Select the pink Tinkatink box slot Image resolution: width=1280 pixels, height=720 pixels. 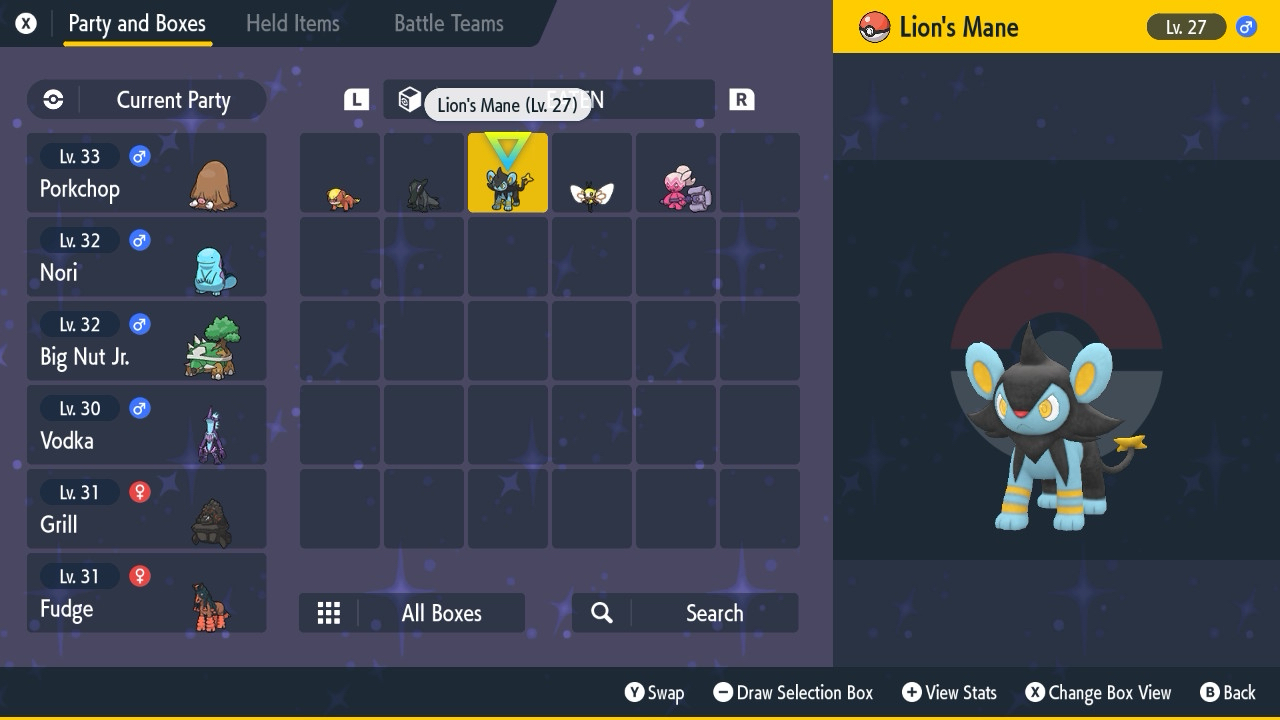[676, 173]
